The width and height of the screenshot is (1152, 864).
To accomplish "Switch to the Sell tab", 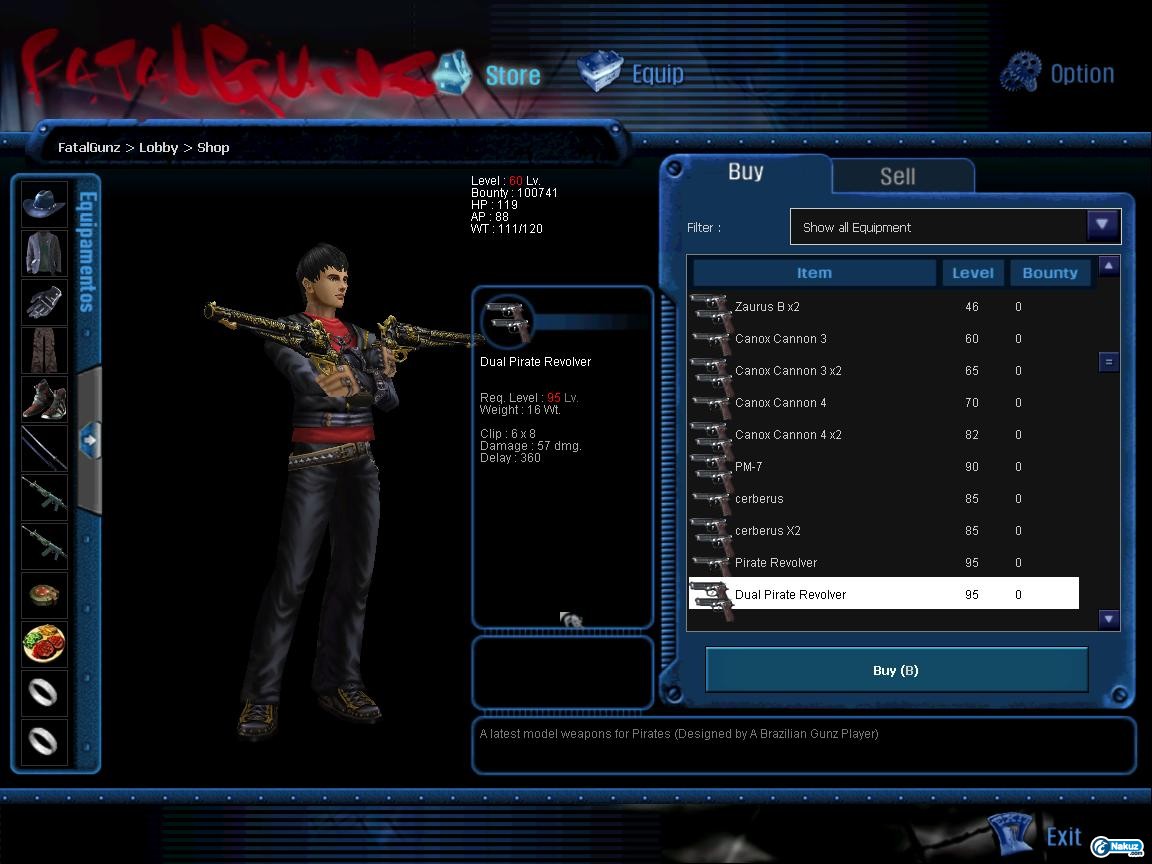I will pyautogui.click(x=897, y=176).
